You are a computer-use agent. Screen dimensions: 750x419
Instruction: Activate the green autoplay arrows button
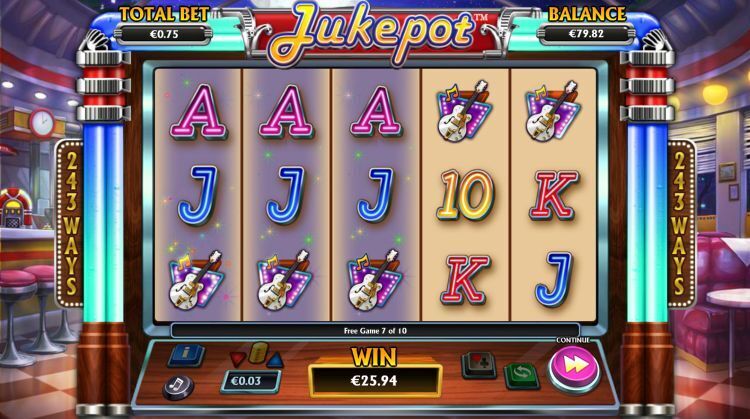(519, 376)
